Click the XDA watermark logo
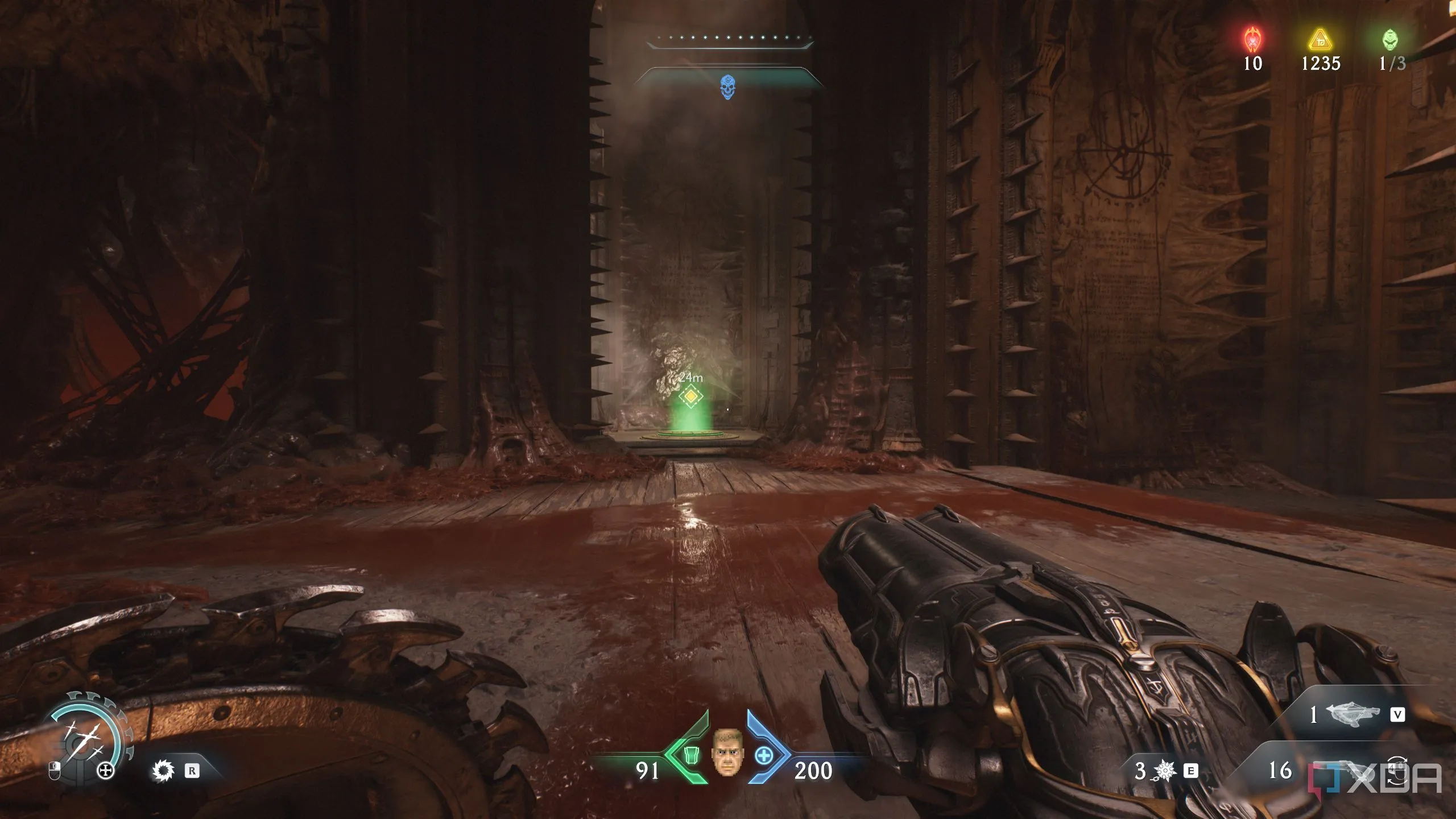The width and height of the screenshot is (1456, 819). tap(1375, 778)
